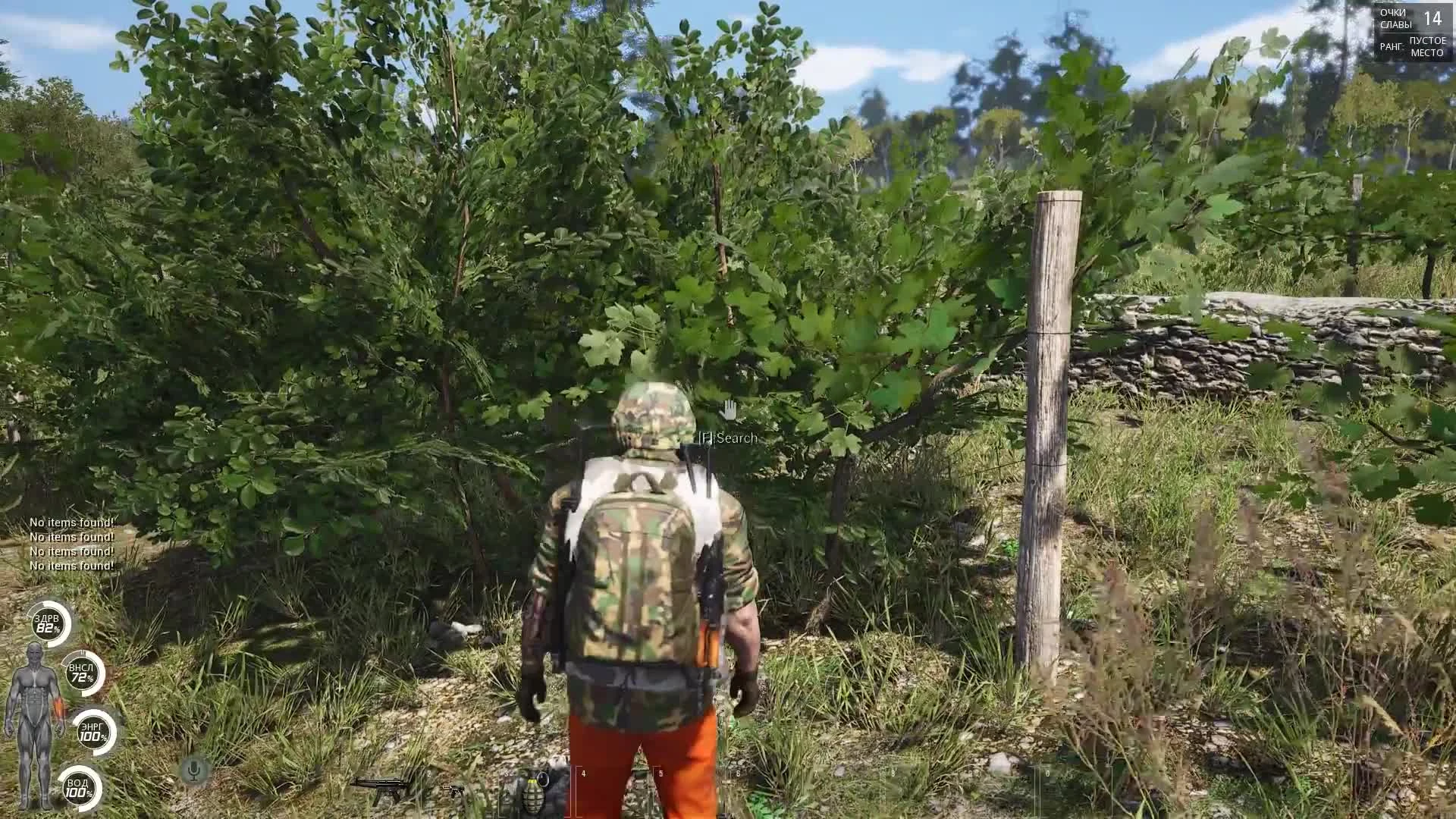1456x819 pixels.
Task: Click the ВНСЛ stamina indicator icon
Action: (81, 673)
